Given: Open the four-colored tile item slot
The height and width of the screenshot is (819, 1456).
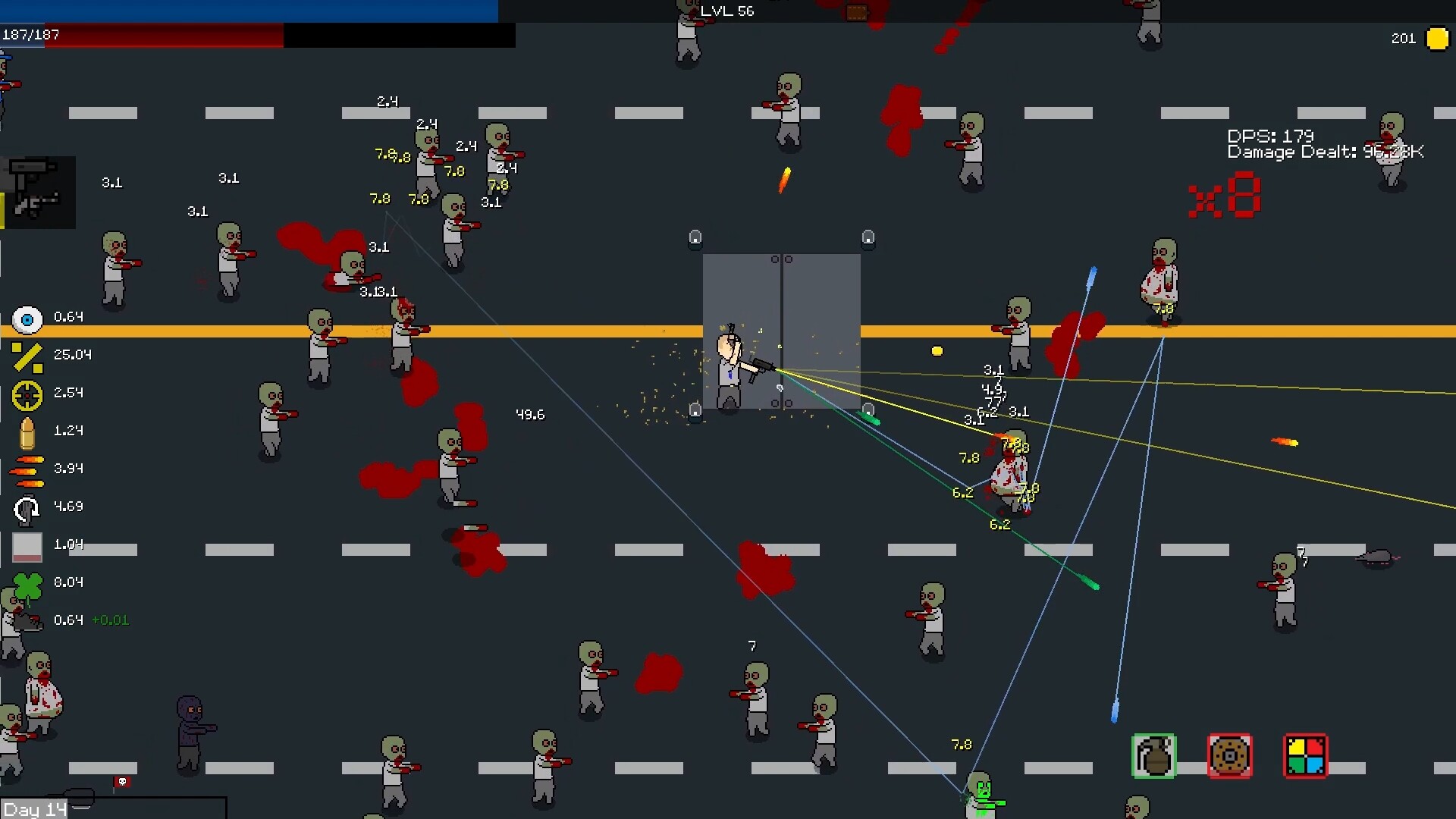Looking at the screenshot, I should point(1305,756).
